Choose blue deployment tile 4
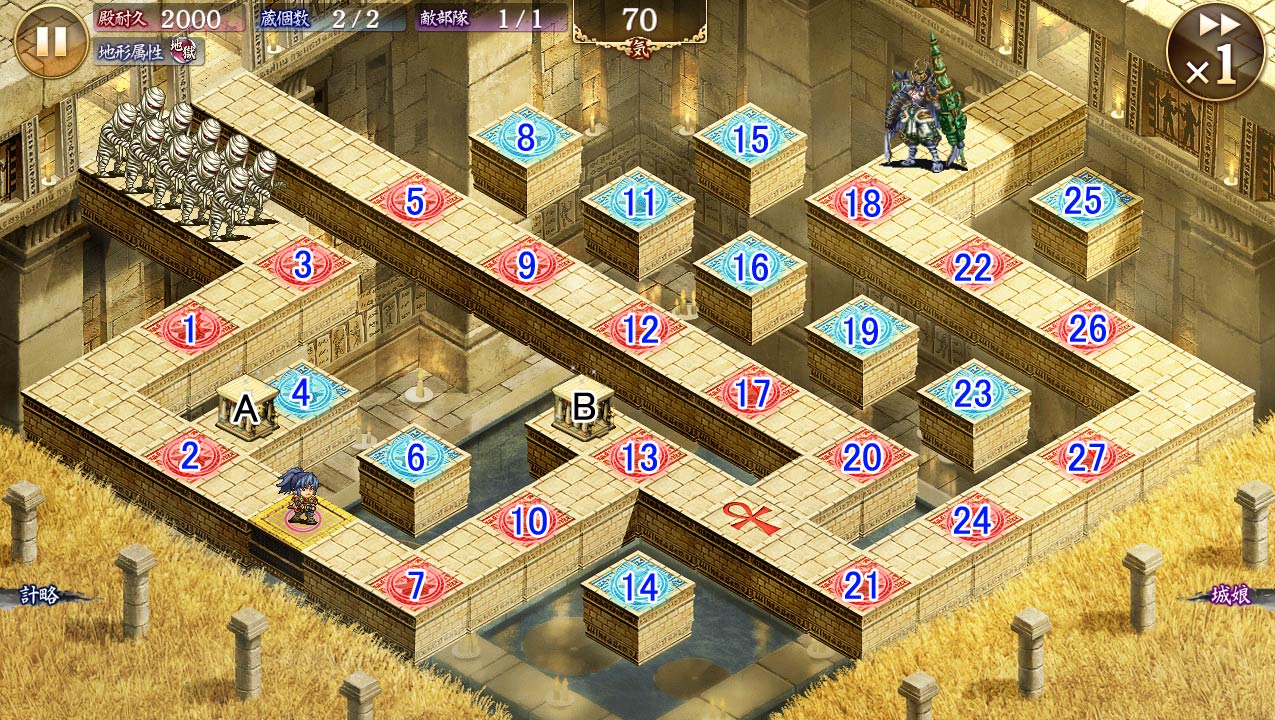This screenshot has width=1275, height=720. [302, 393]
